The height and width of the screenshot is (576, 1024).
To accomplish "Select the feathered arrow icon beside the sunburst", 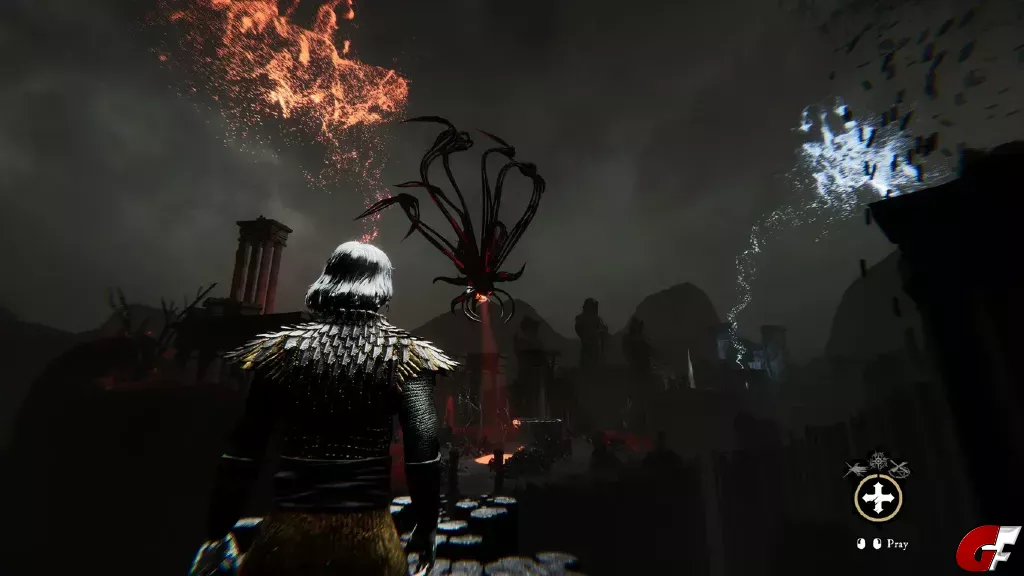I will (856, 467).
